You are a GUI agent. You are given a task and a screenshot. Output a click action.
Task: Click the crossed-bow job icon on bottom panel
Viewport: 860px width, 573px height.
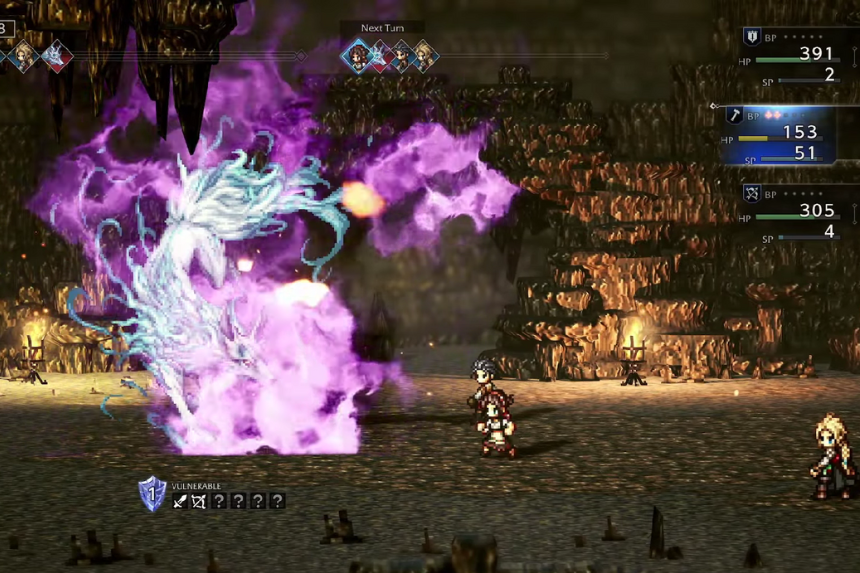pyautogui.click(x=752, y=193)
